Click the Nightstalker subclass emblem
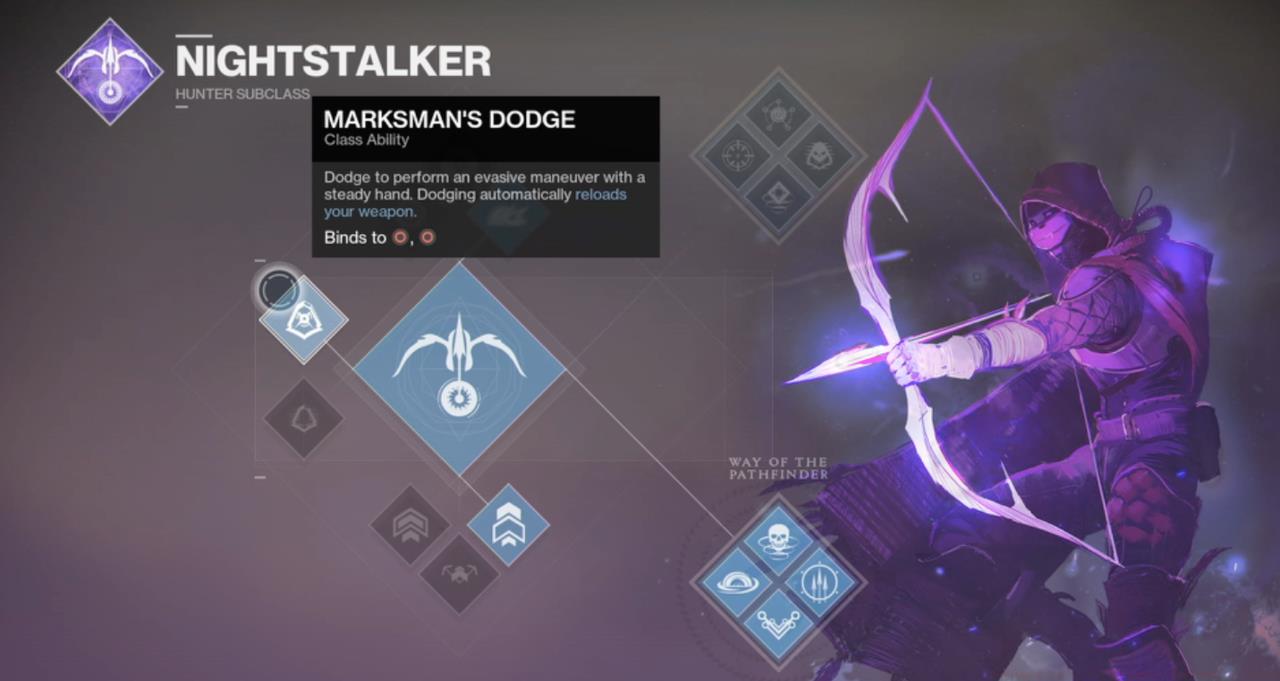1280x681 pixels. tap(110, 71)
